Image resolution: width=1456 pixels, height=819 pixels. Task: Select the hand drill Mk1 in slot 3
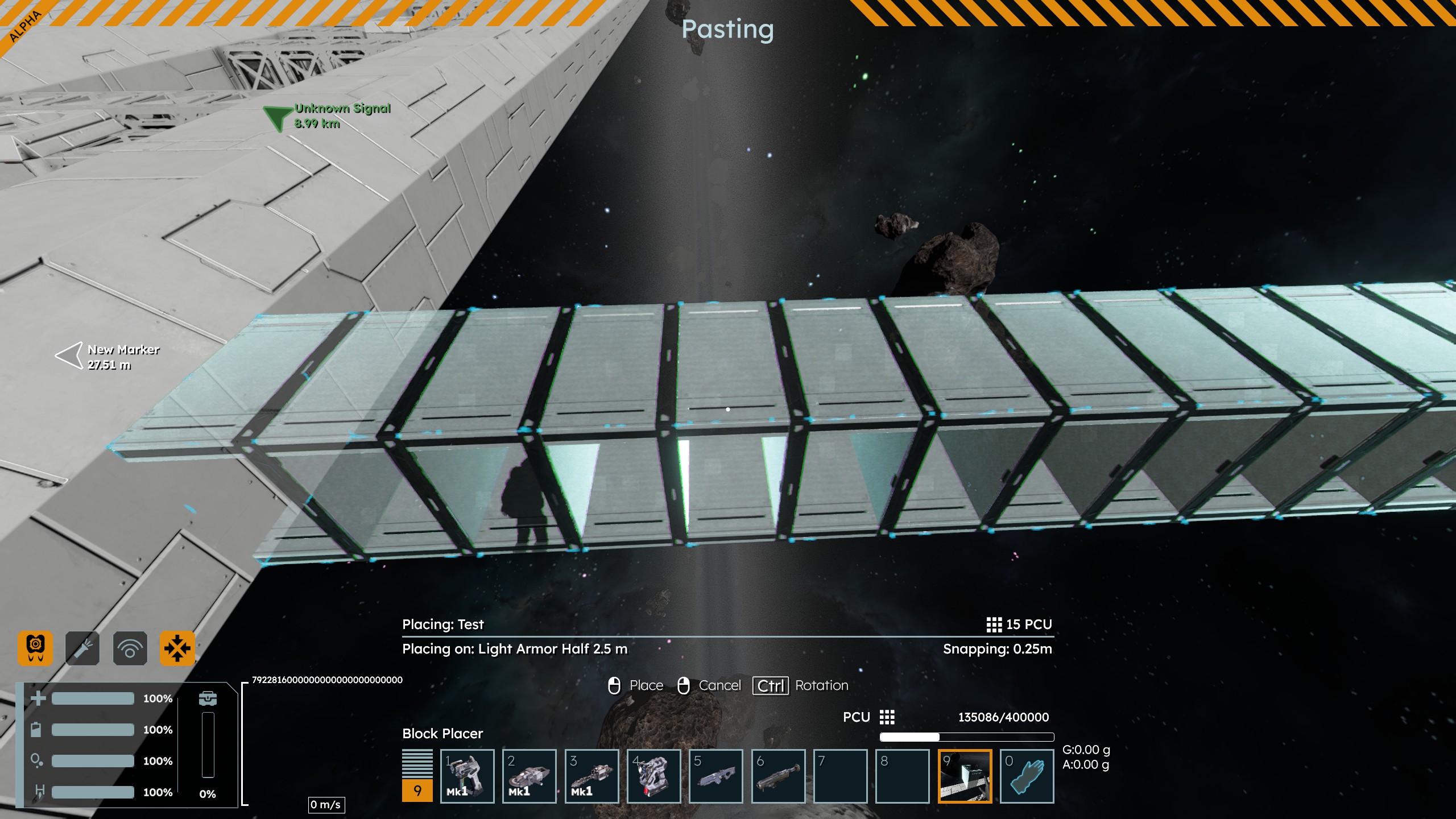coord(591,776)
